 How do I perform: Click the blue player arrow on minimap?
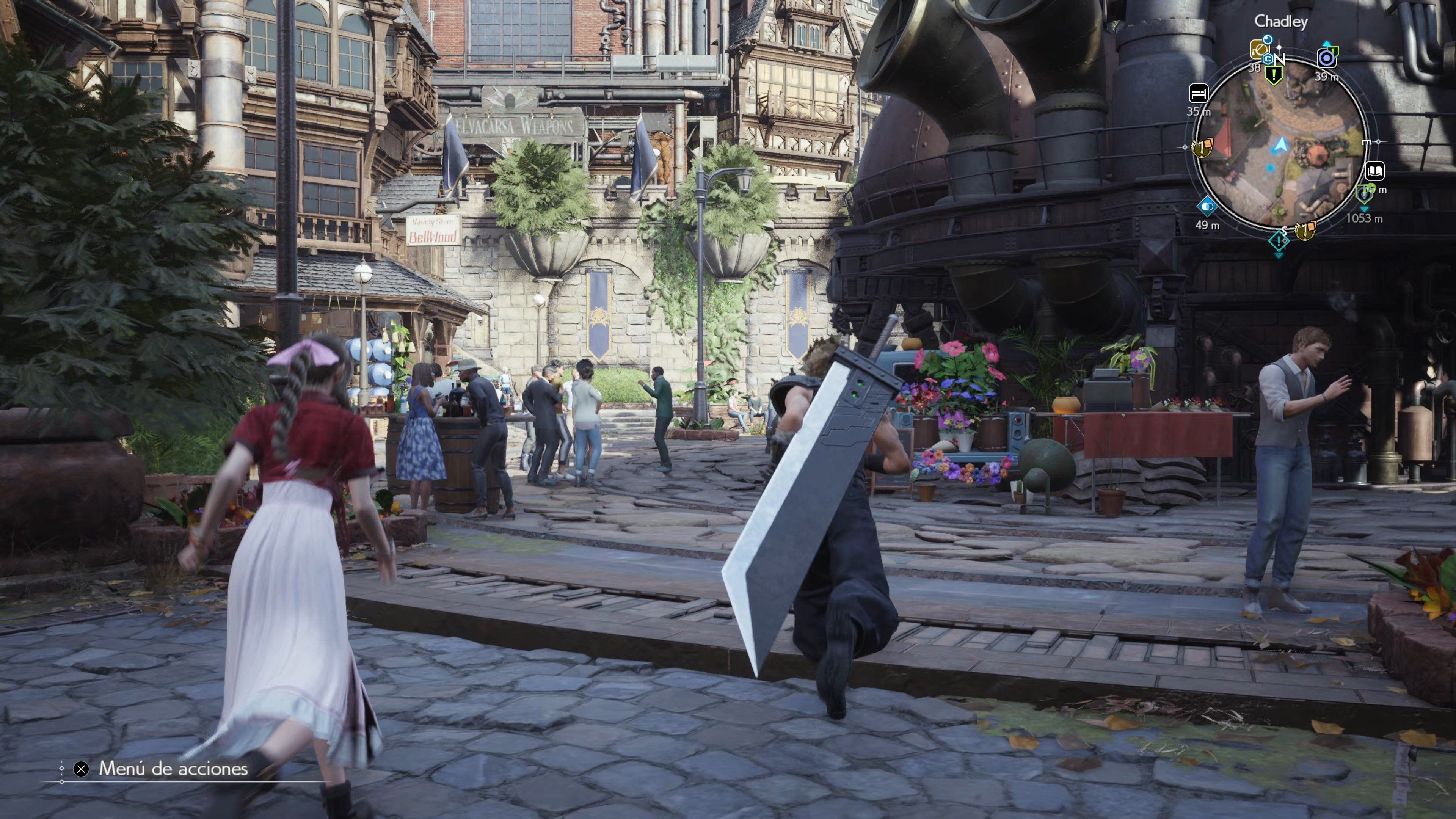(1281, 146)
